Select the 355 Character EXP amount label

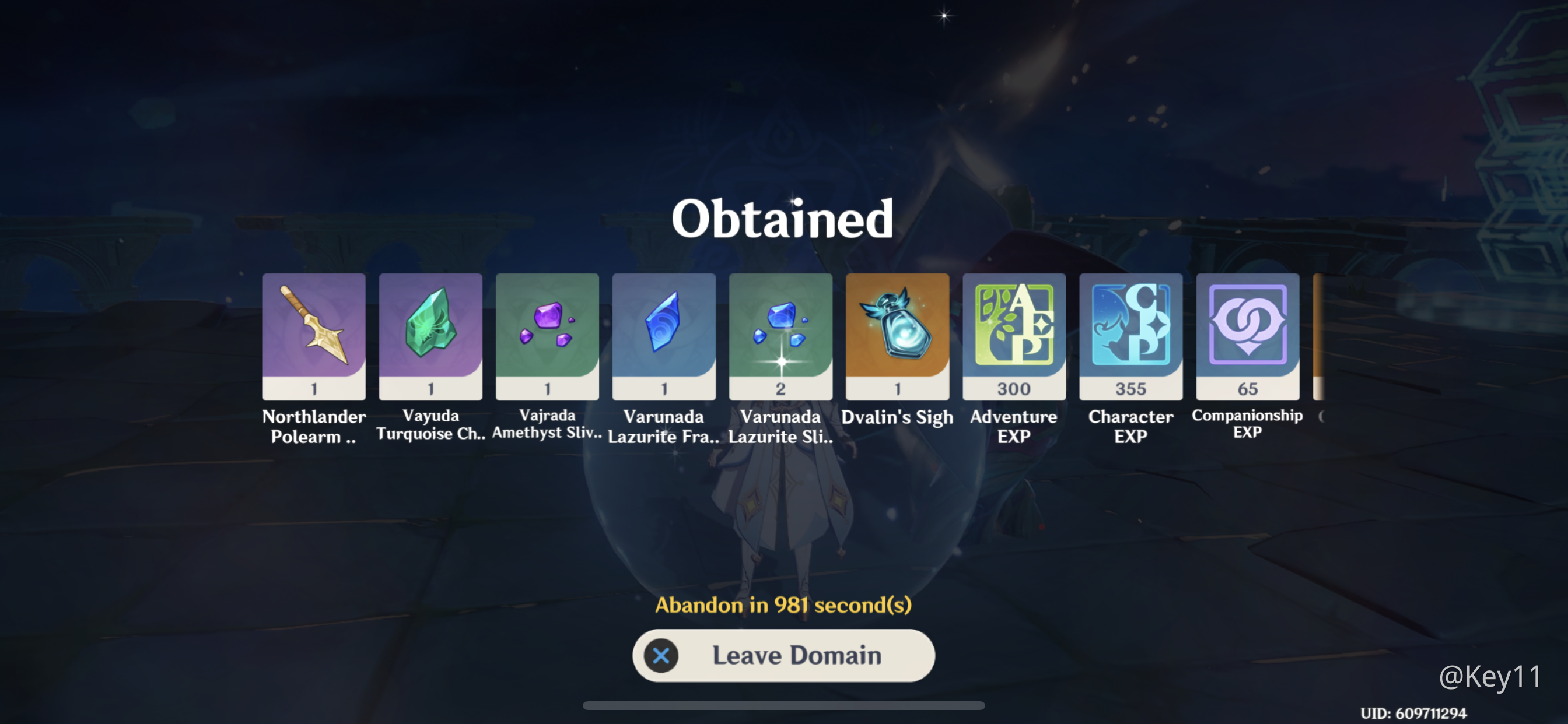(x=1130, y=389)
